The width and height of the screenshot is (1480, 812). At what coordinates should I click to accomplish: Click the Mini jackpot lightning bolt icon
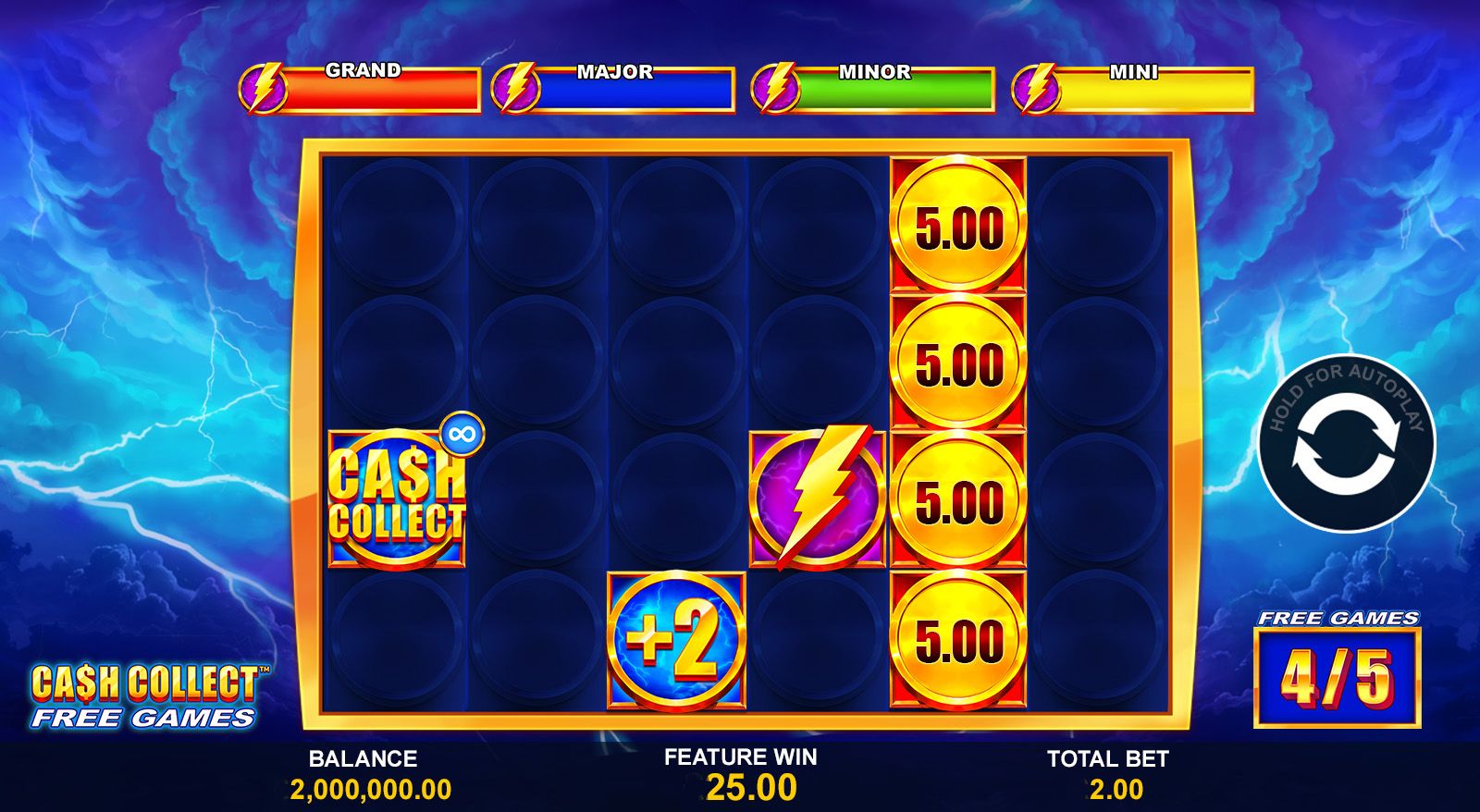pos(1036,90)
